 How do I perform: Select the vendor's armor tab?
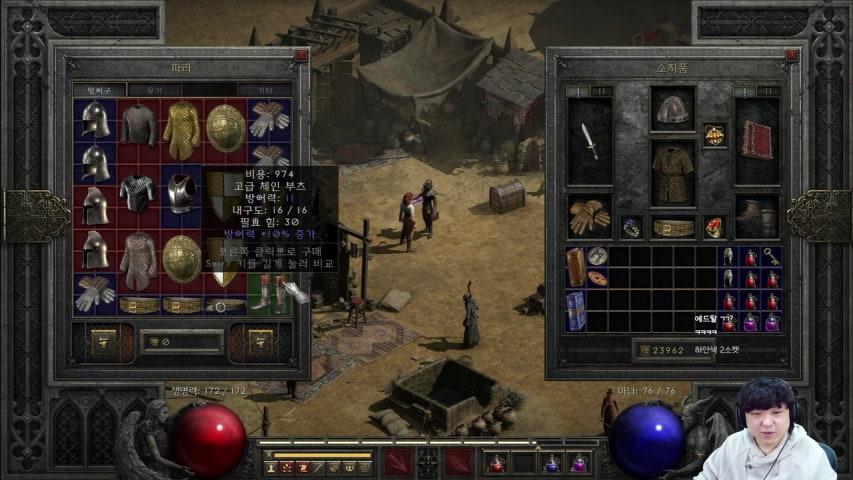click(x=99, y=90)
